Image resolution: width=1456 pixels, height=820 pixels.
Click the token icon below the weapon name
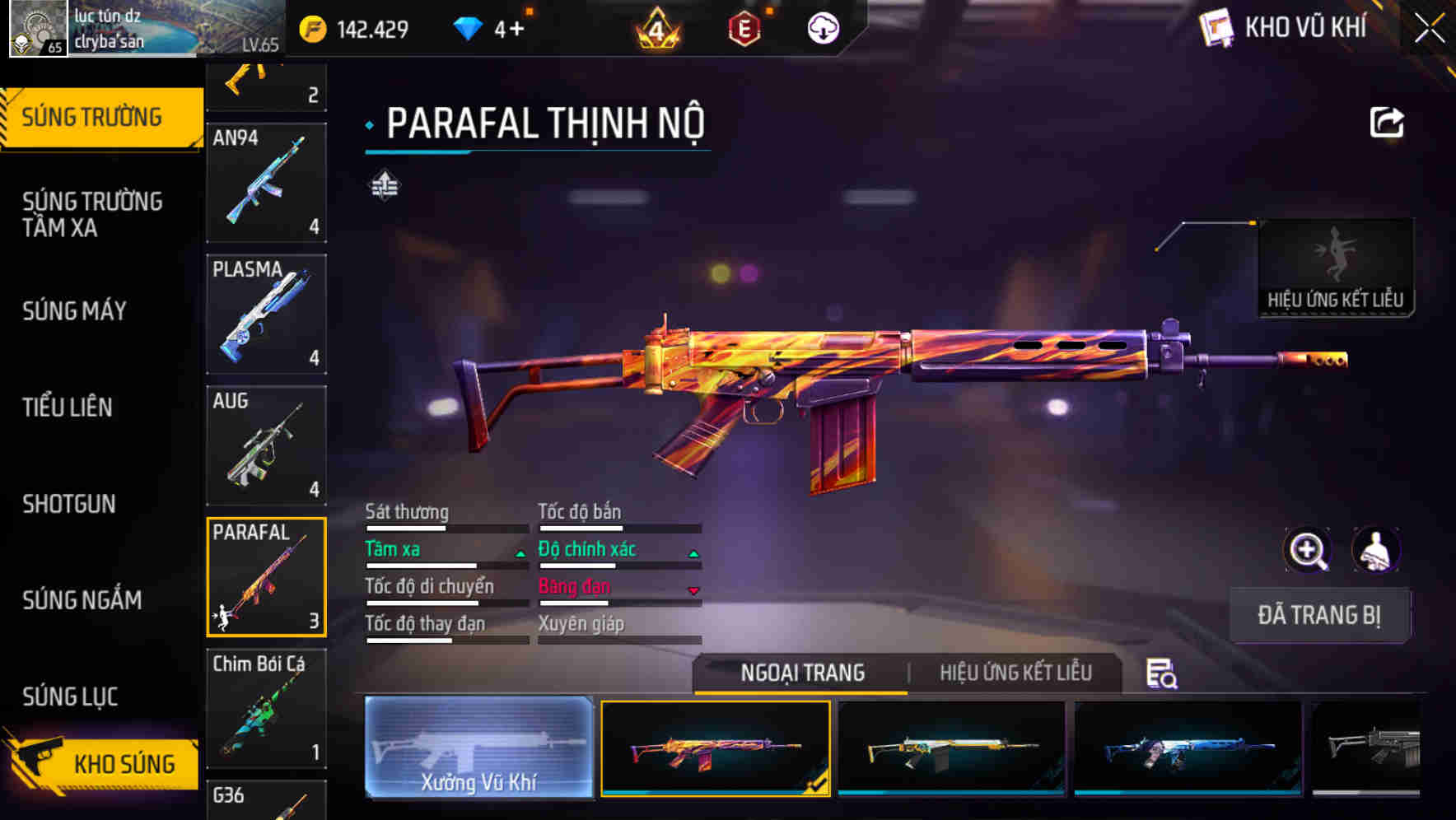coord(385,186)
